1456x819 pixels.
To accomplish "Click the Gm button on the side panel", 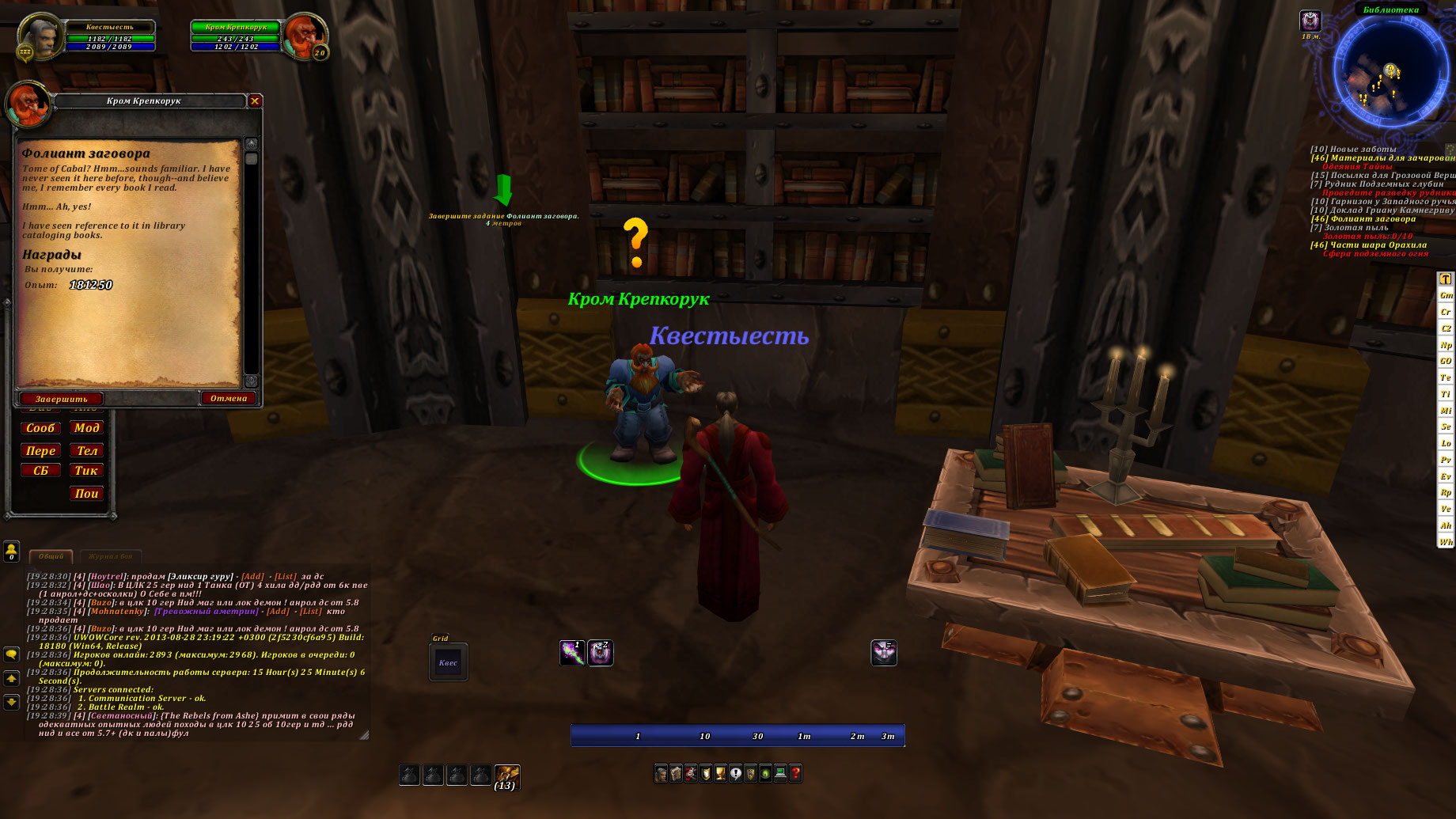I will pyautogui.click(x=1445, y=295).
